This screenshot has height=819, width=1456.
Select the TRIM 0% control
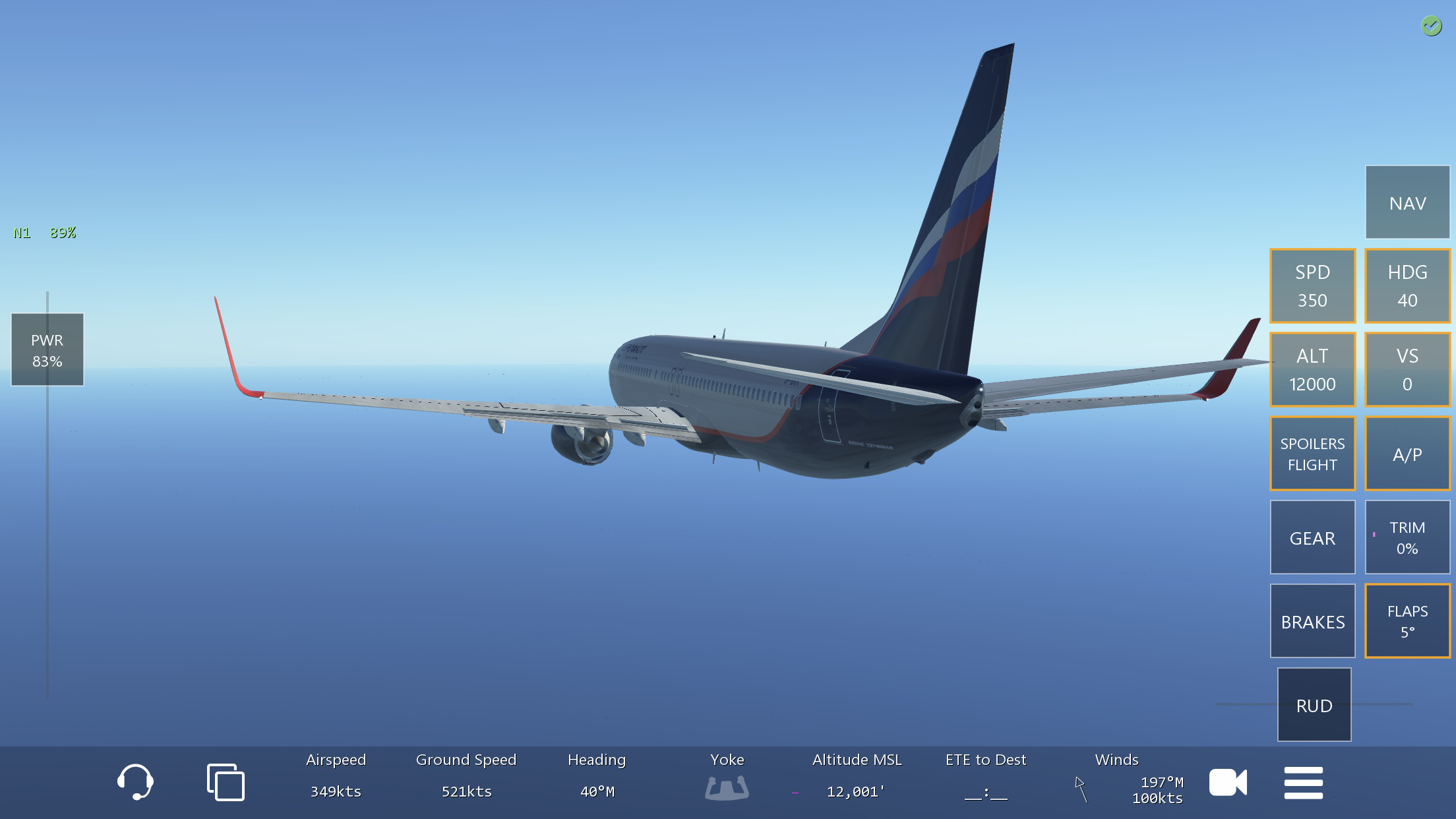point(1407,537)
